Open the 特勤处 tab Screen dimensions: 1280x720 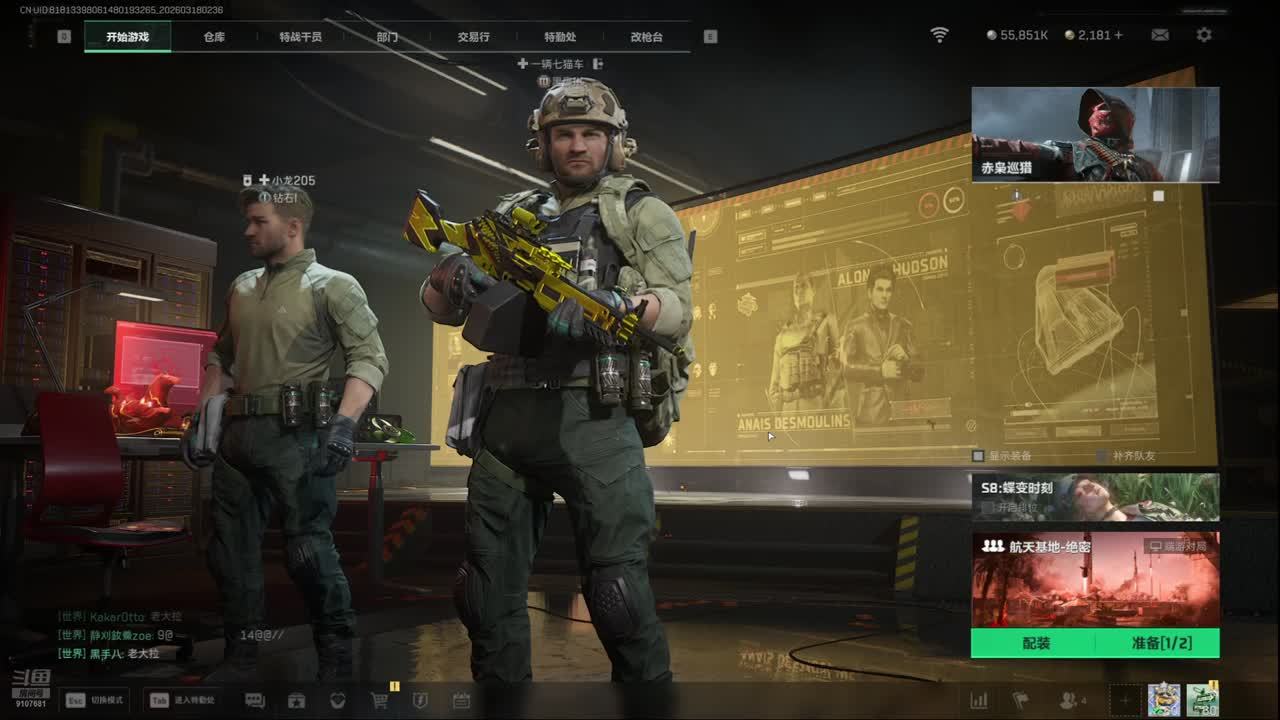click(560, 37)
